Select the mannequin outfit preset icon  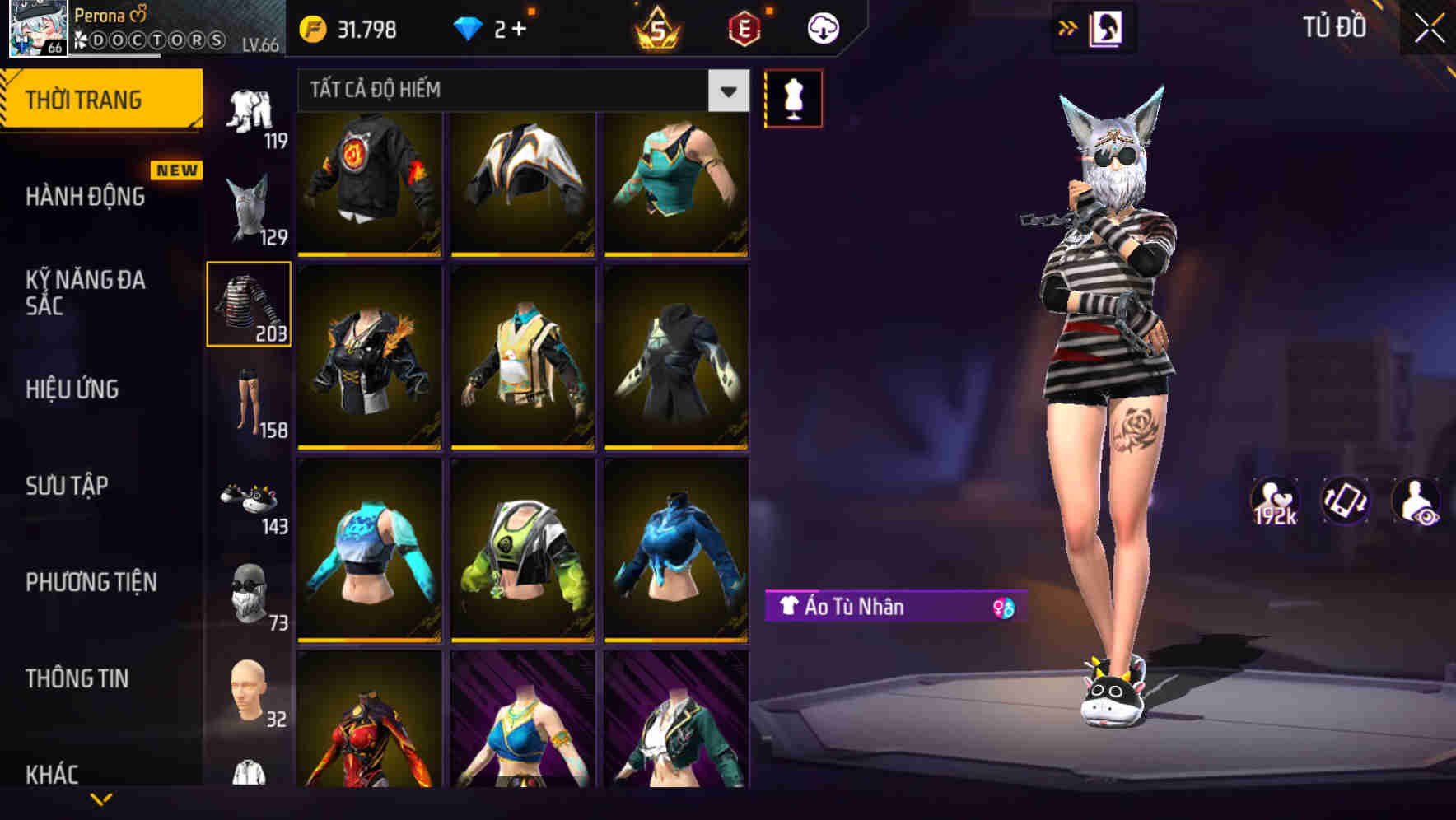coord(793,97)
